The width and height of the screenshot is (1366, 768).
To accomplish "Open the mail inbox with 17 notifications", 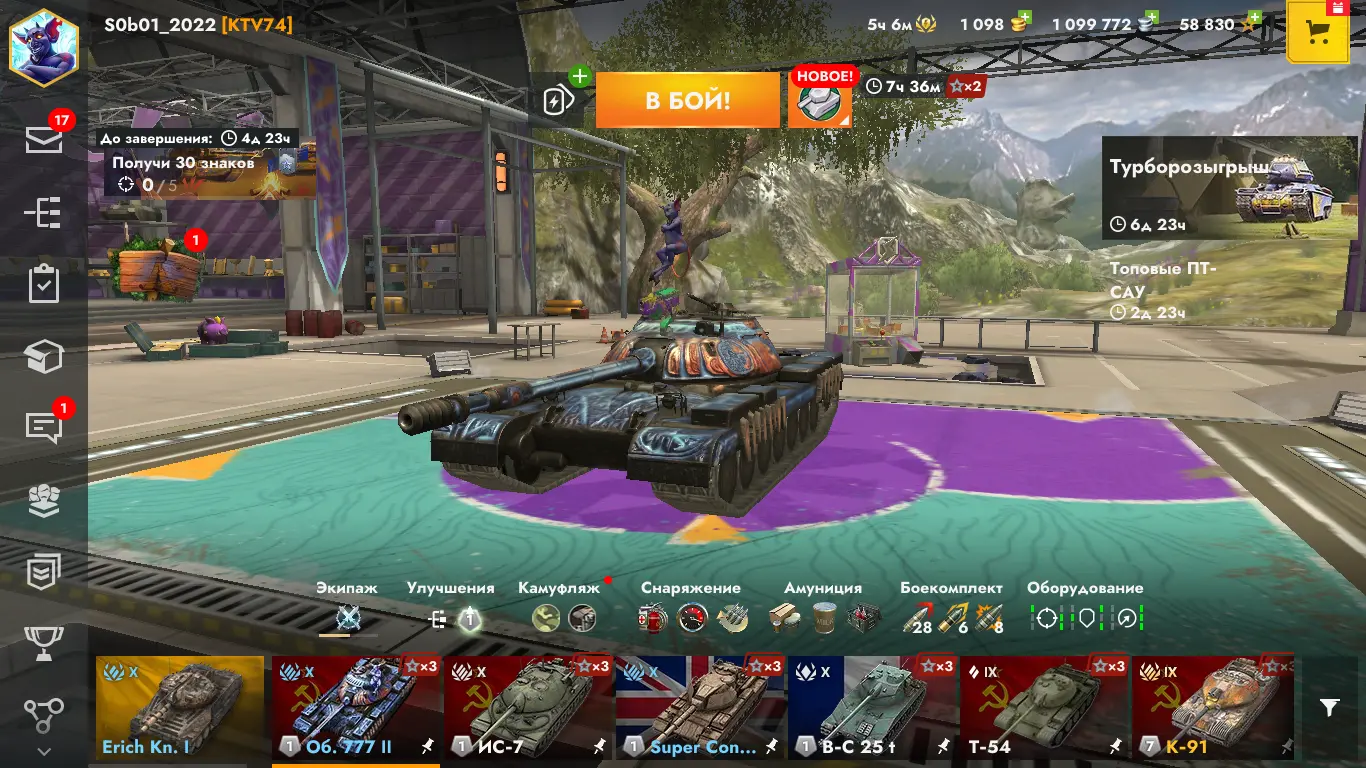I will click(44, 140).
